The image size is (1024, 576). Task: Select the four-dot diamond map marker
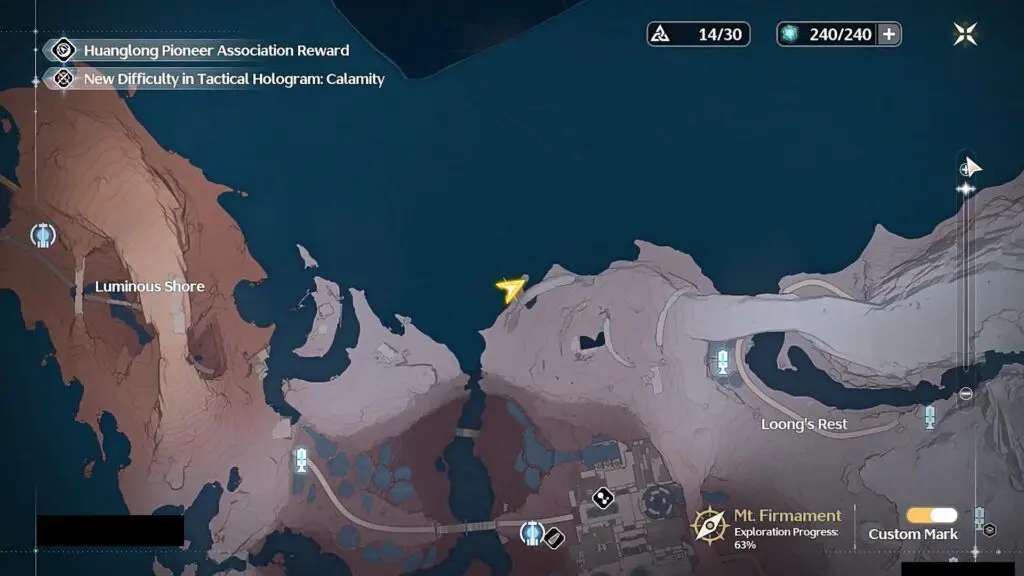[x=602, y=497]
